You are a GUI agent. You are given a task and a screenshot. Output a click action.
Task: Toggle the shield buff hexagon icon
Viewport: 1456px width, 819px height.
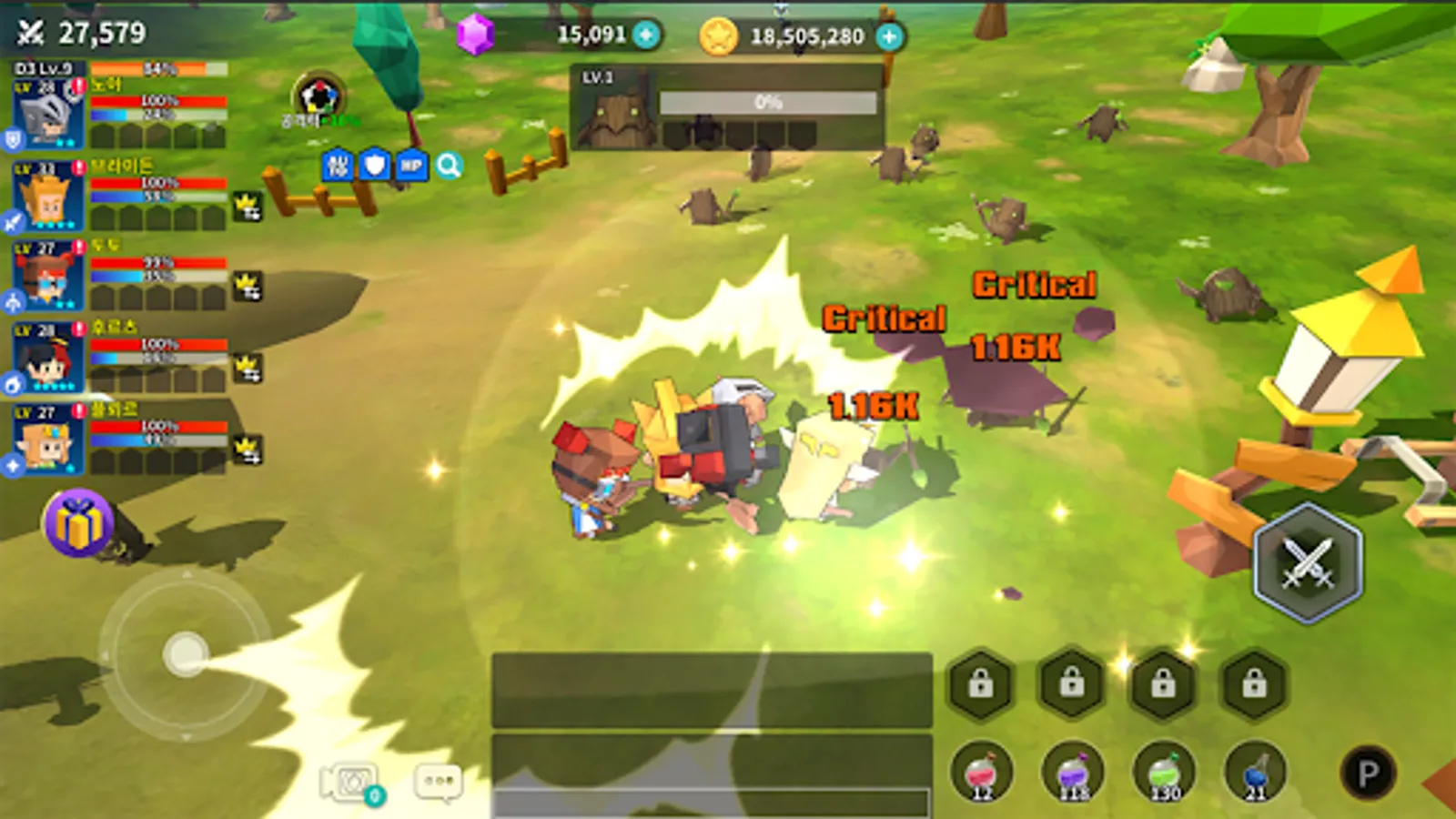click(375, 167)
